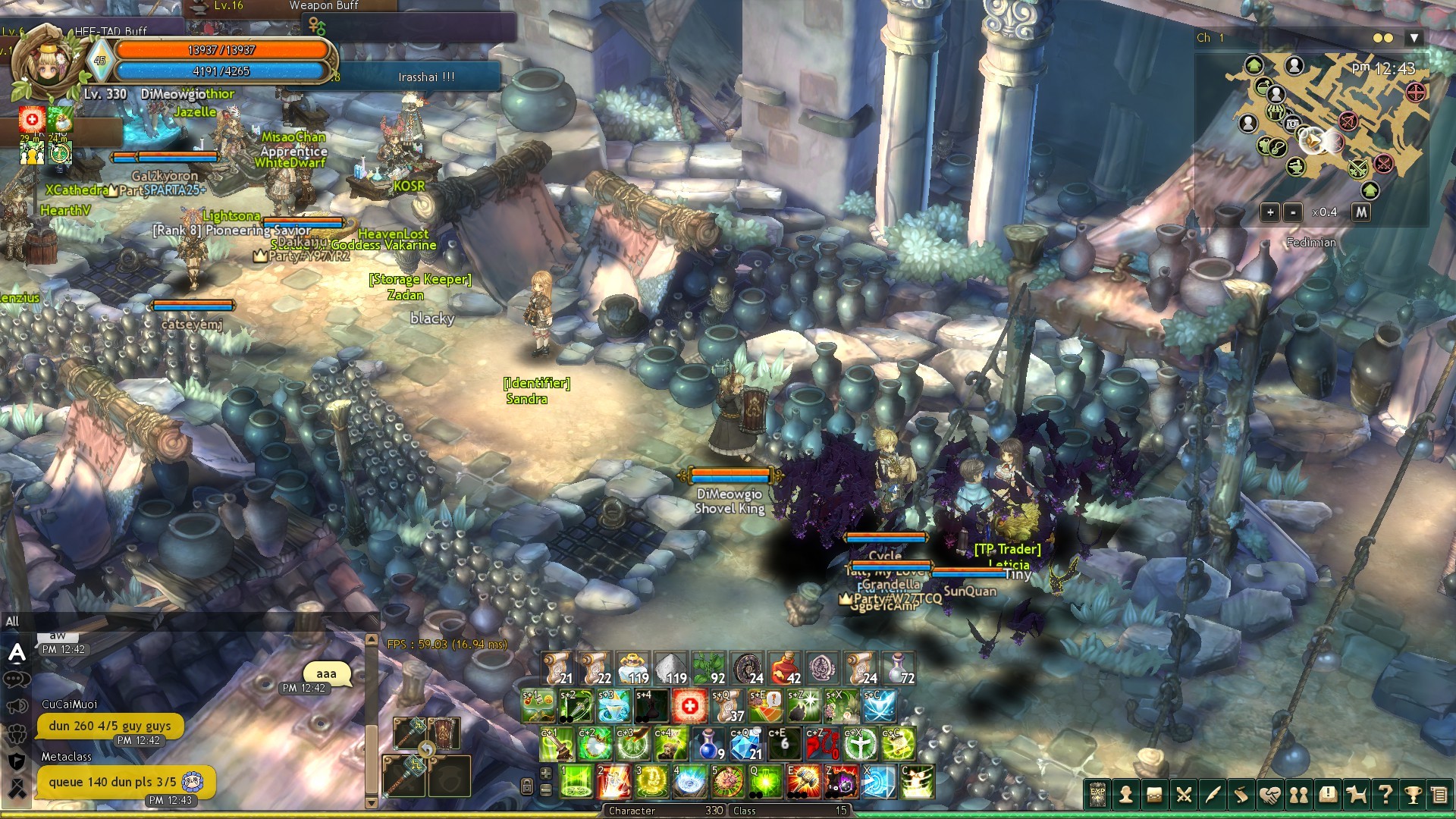1456x819 pixels.
Task: Use the red cross heal skill slot
Action: point(689,706)
